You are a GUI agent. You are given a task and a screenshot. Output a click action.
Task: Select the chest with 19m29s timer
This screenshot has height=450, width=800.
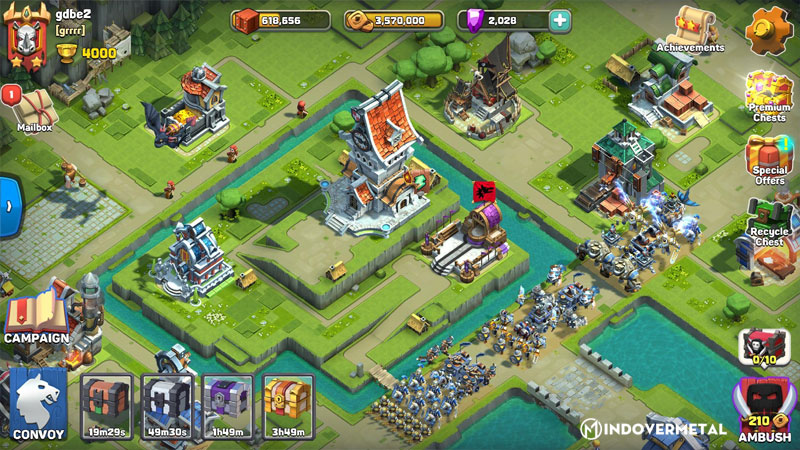(x=106, y=407)
